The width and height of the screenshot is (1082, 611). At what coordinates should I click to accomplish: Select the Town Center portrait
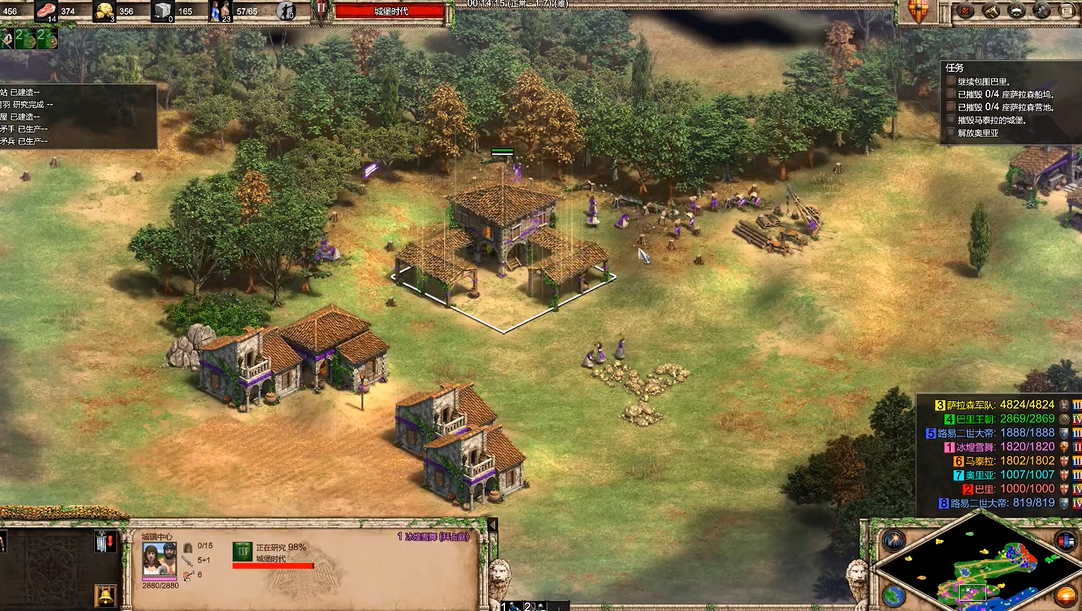click(x=159, y=559)
